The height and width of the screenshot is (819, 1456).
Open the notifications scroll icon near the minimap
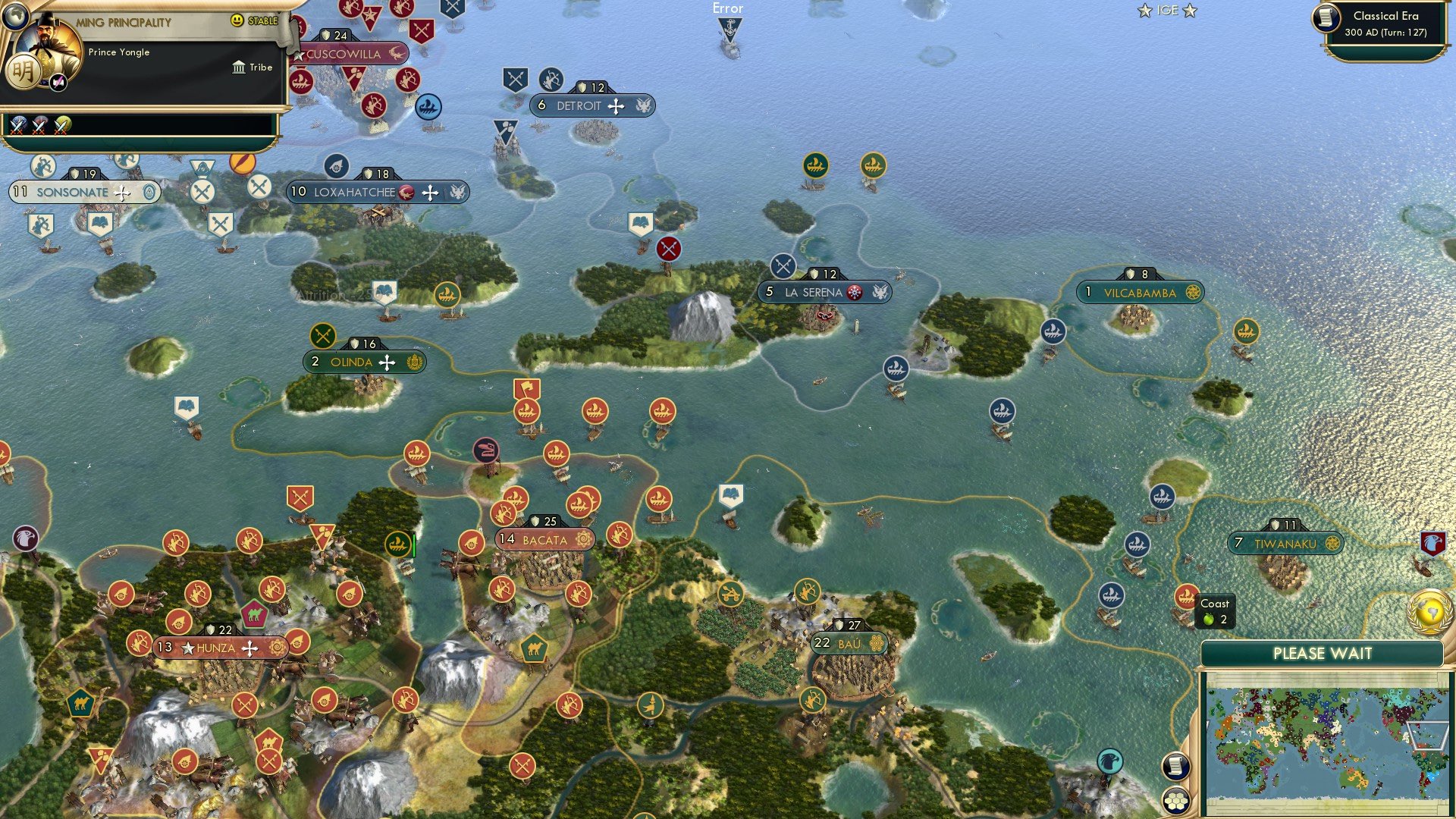1175,765
